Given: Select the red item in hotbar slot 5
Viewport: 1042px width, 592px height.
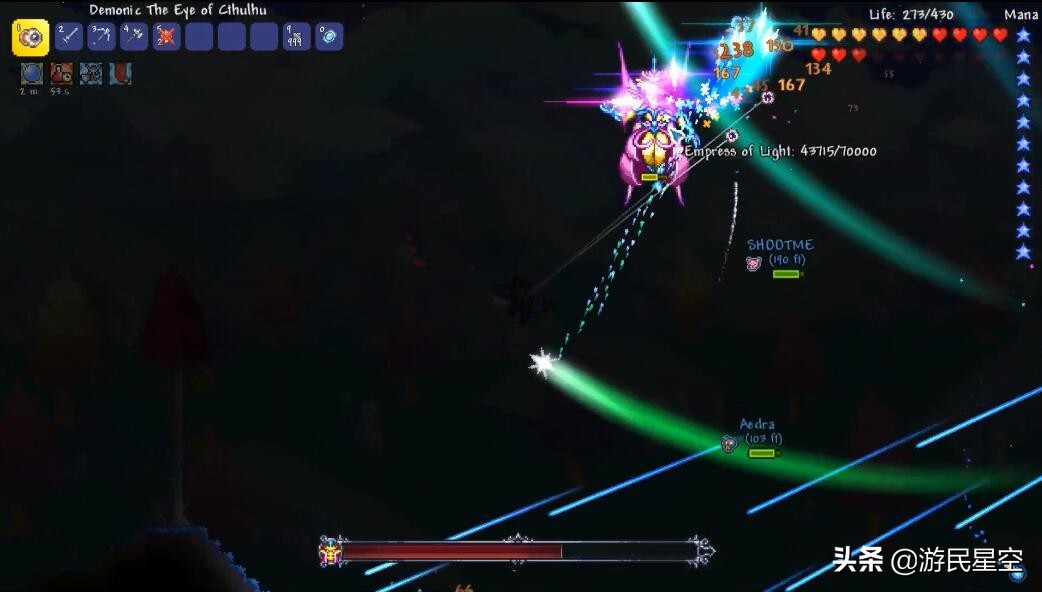Looking at the screenshot, I should point(166,37).
